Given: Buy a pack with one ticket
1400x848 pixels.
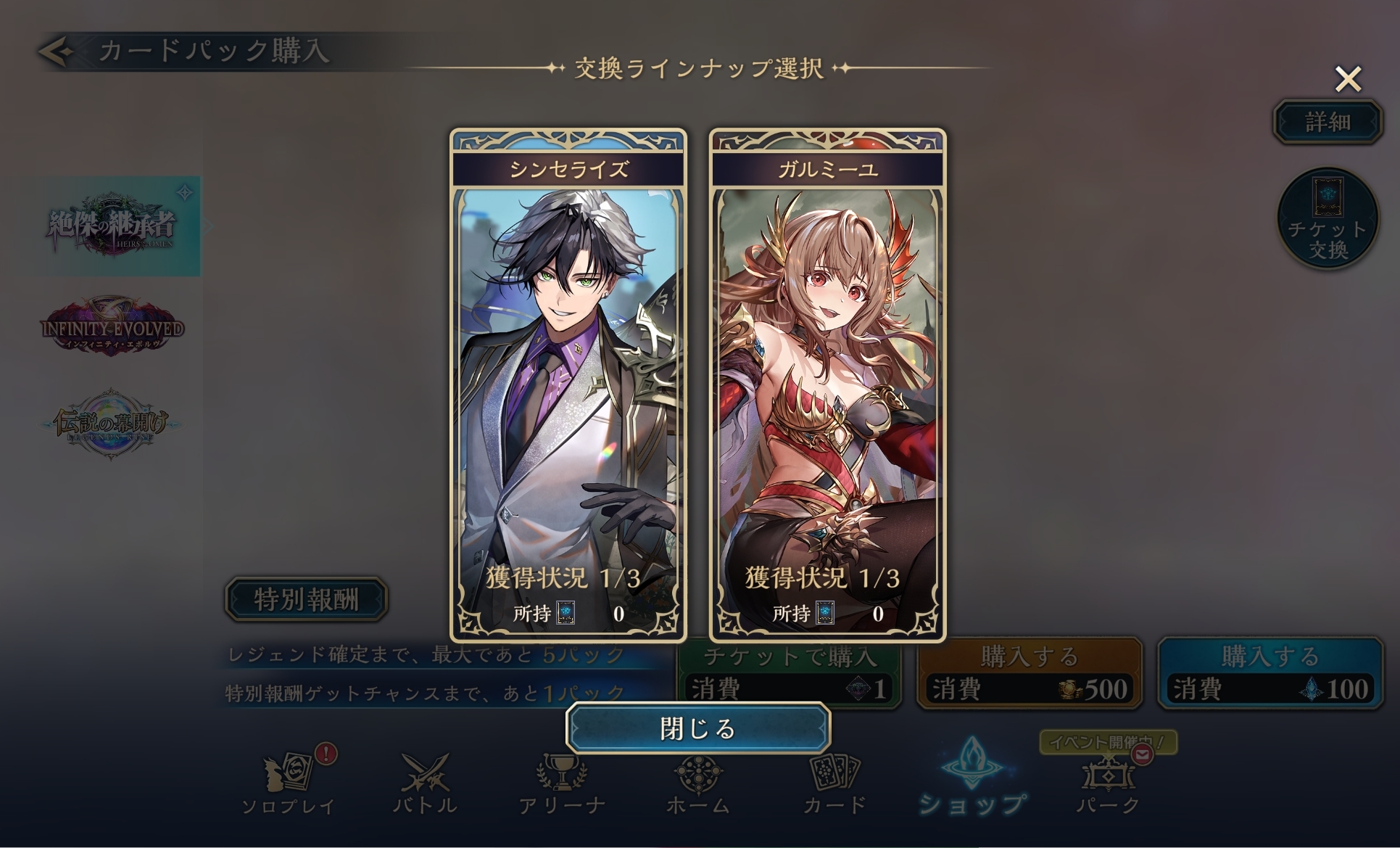Looking at the screenshot, I should [789, 675].
